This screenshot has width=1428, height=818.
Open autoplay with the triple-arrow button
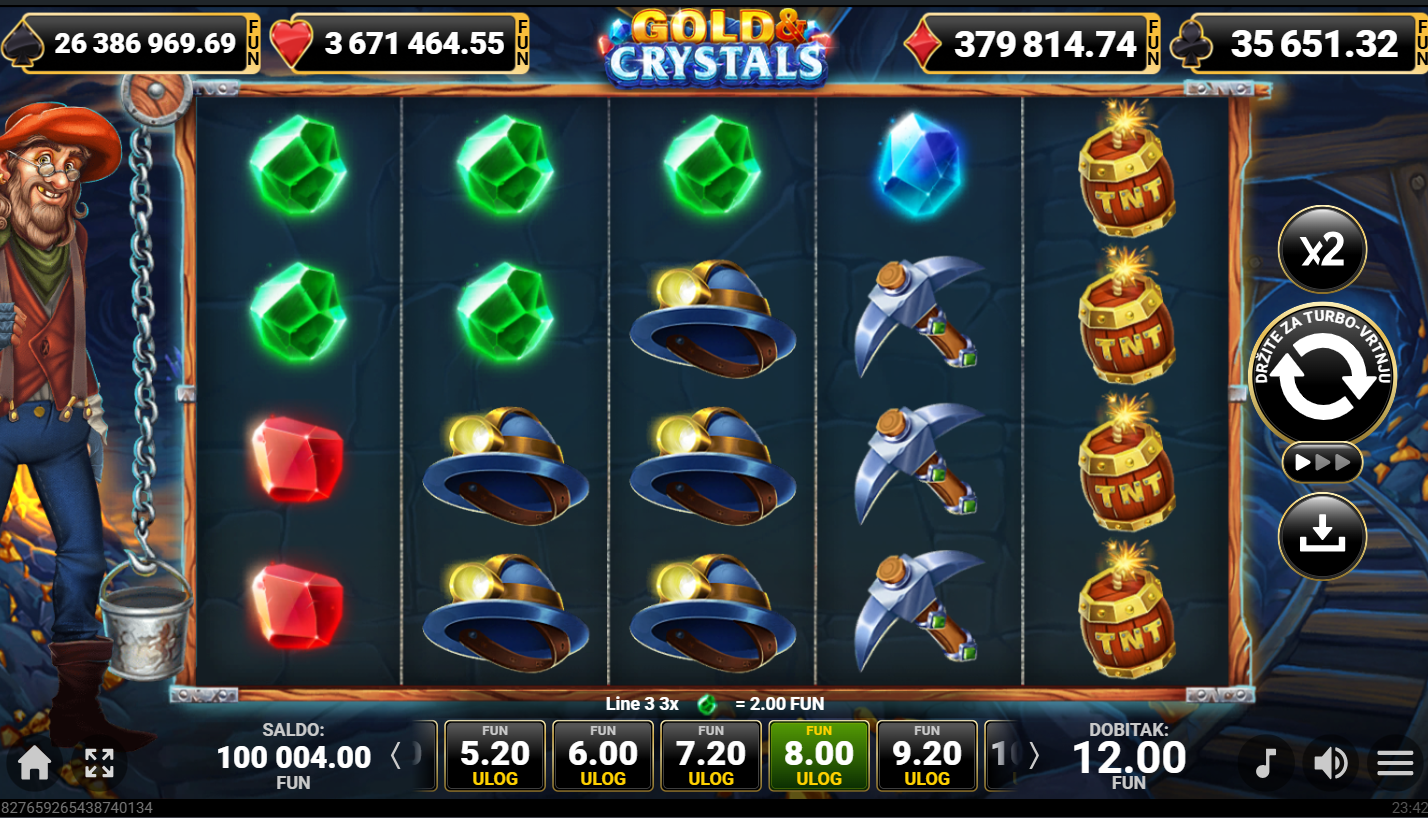(1322, 463)
